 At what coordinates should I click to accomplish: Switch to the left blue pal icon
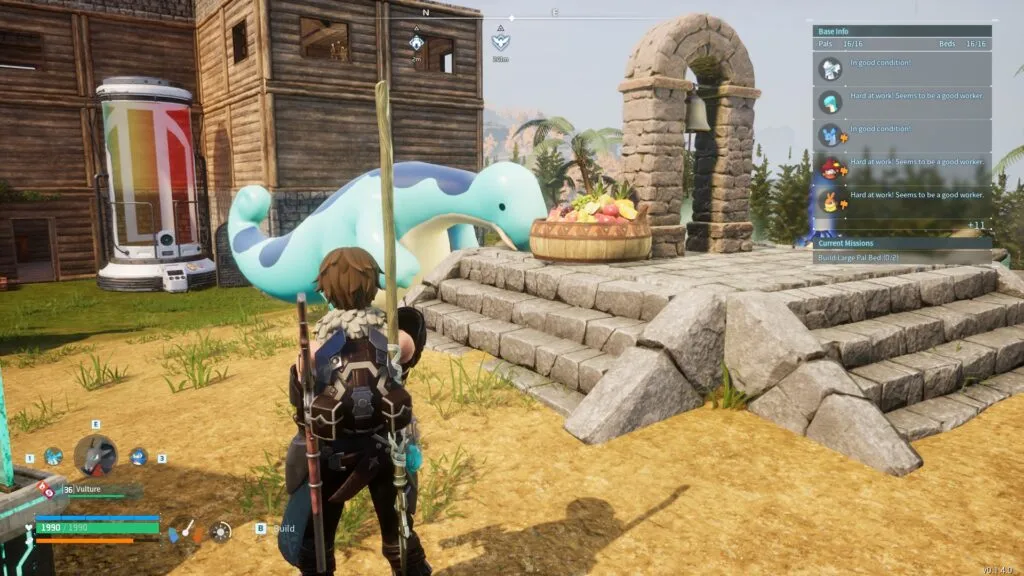click(x=53, y=457)
